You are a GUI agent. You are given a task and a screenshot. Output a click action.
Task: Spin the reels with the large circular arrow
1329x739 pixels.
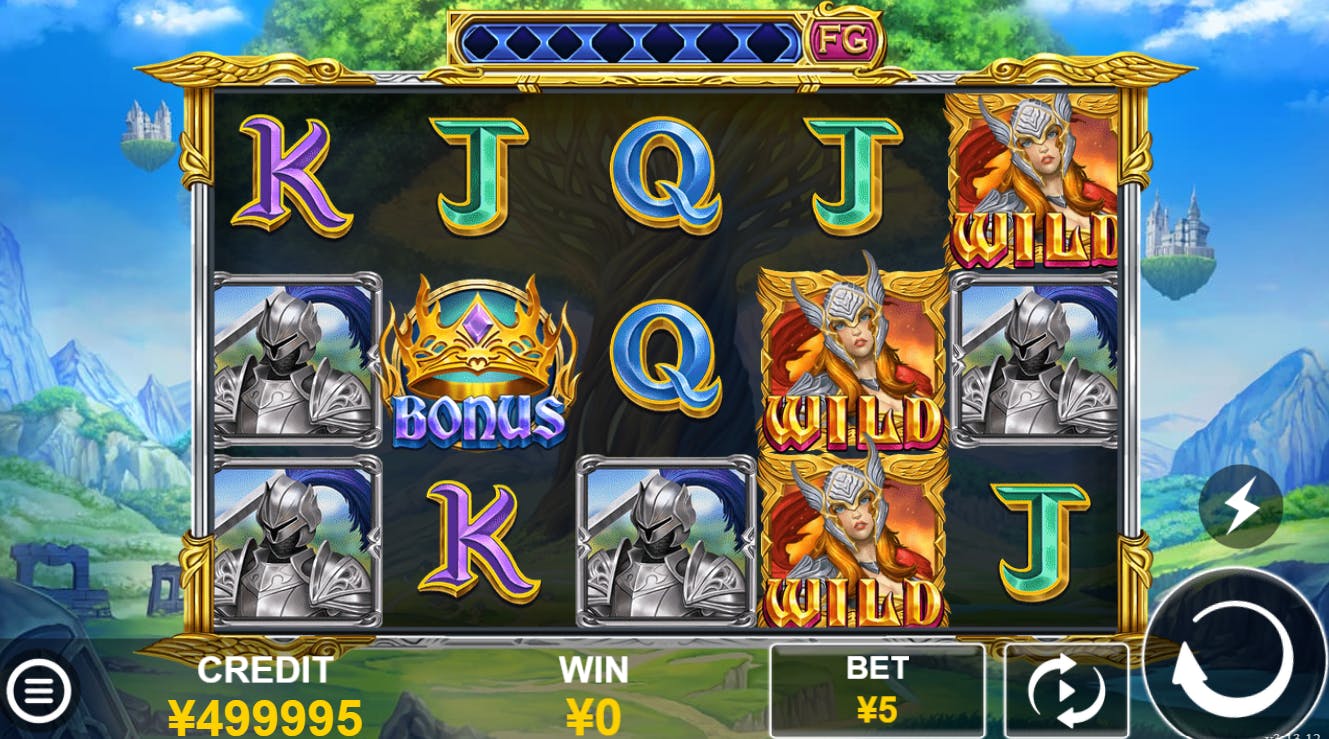1233,657
